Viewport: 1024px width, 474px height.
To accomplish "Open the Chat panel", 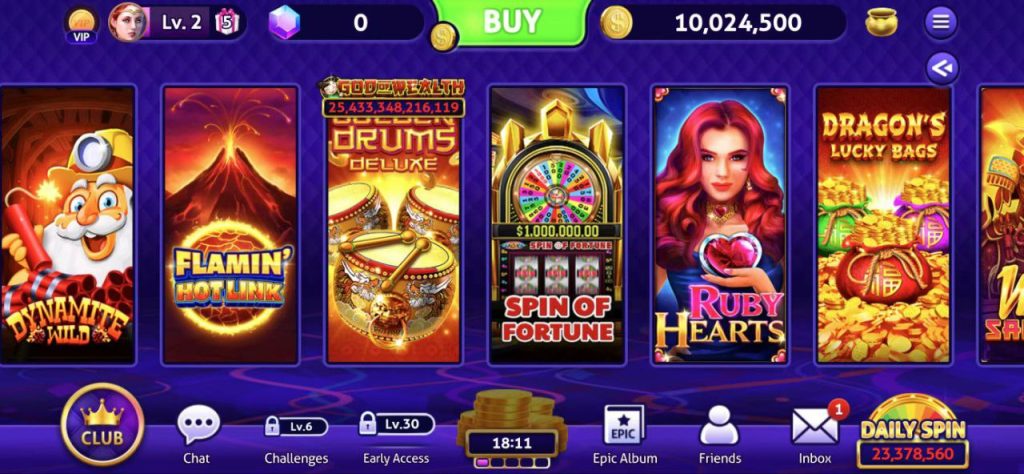I will point(197,432).
